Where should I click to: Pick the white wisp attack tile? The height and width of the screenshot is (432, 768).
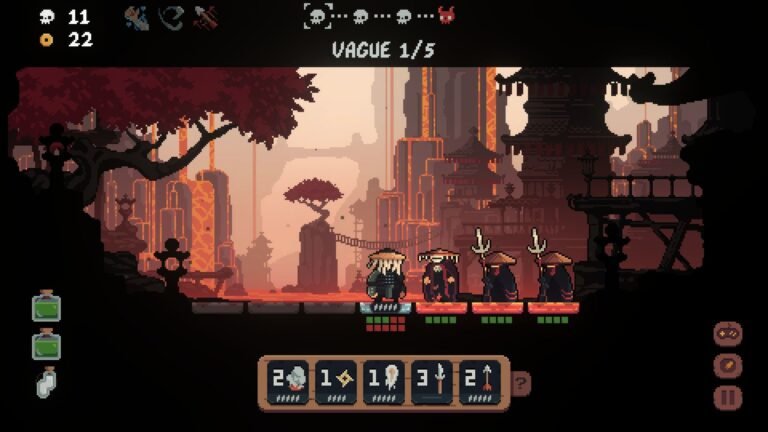pos(384,381)
